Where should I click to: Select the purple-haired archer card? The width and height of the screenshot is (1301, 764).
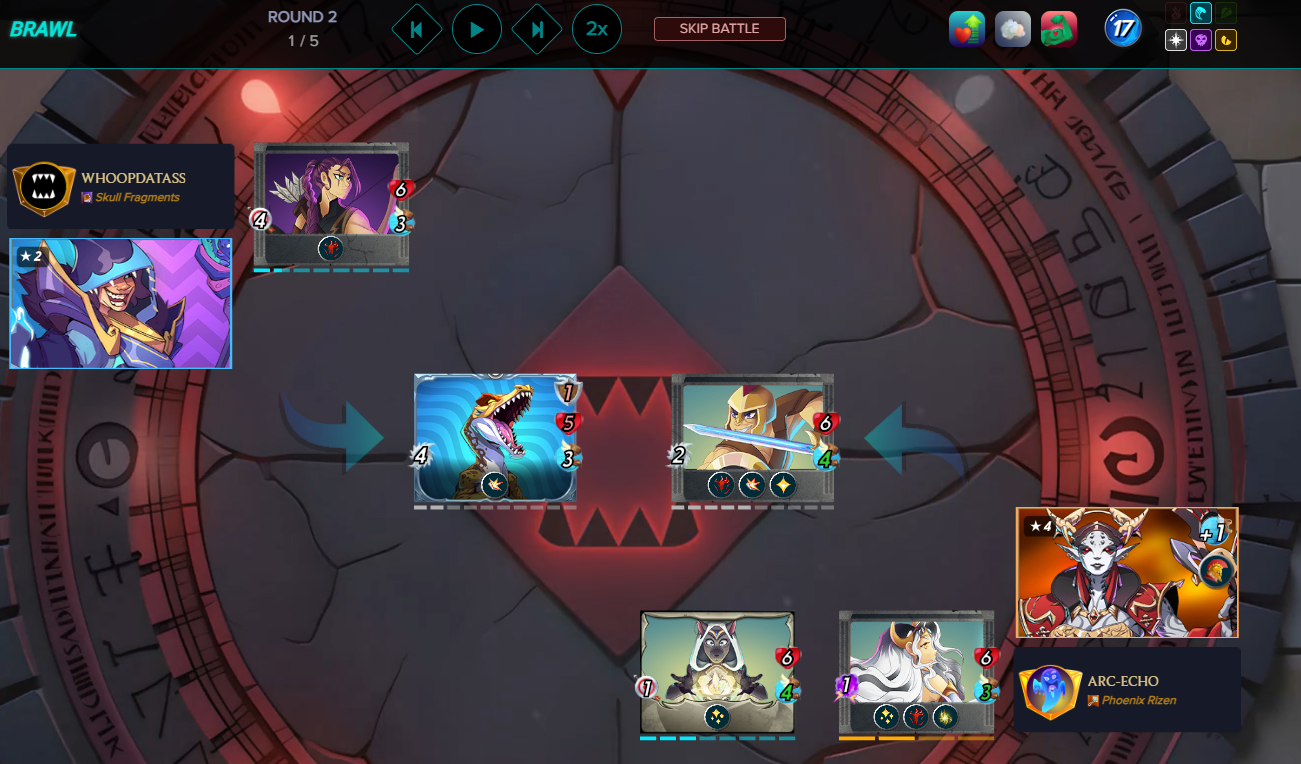click(331, 204)
